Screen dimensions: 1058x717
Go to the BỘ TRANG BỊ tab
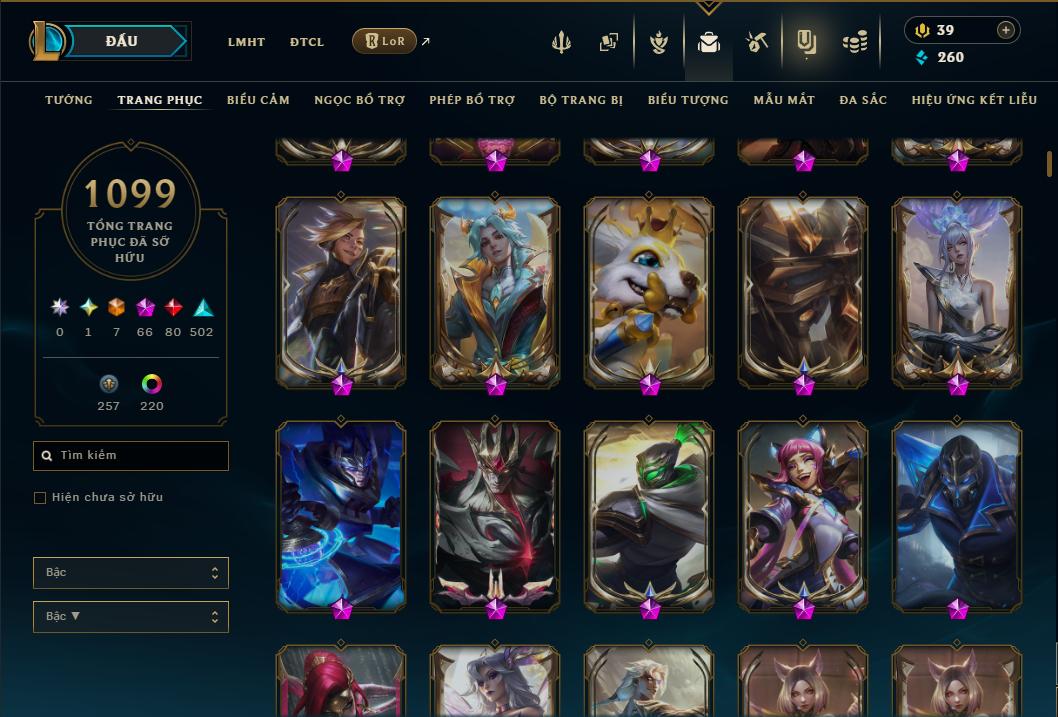(581, 100)
